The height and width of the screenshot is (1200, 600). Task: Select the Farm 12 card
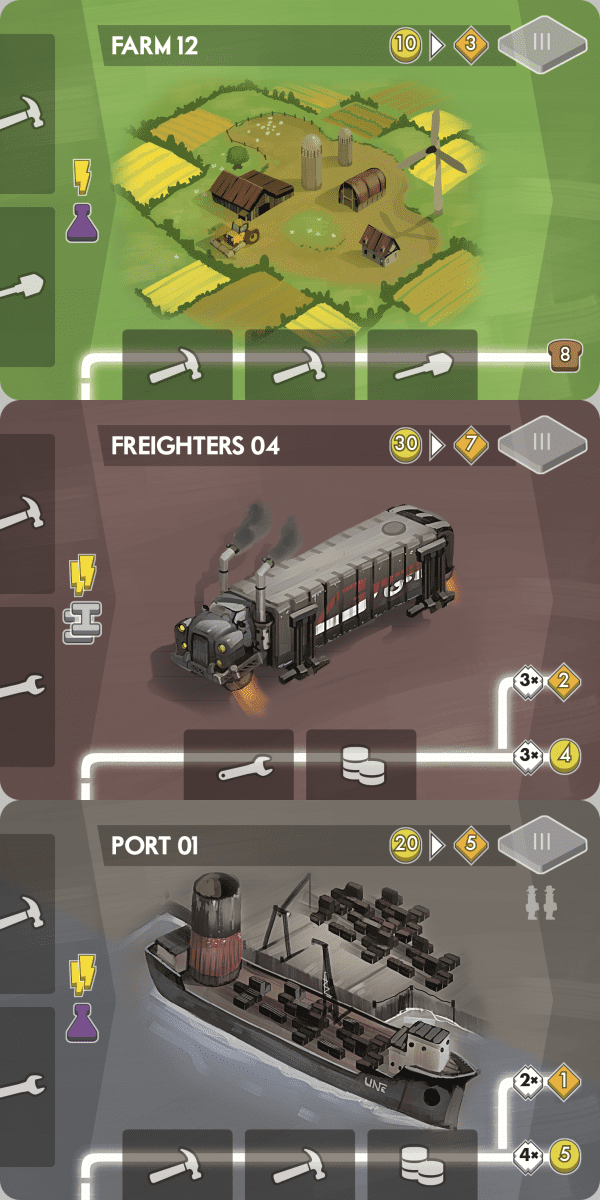coord(300,200)
